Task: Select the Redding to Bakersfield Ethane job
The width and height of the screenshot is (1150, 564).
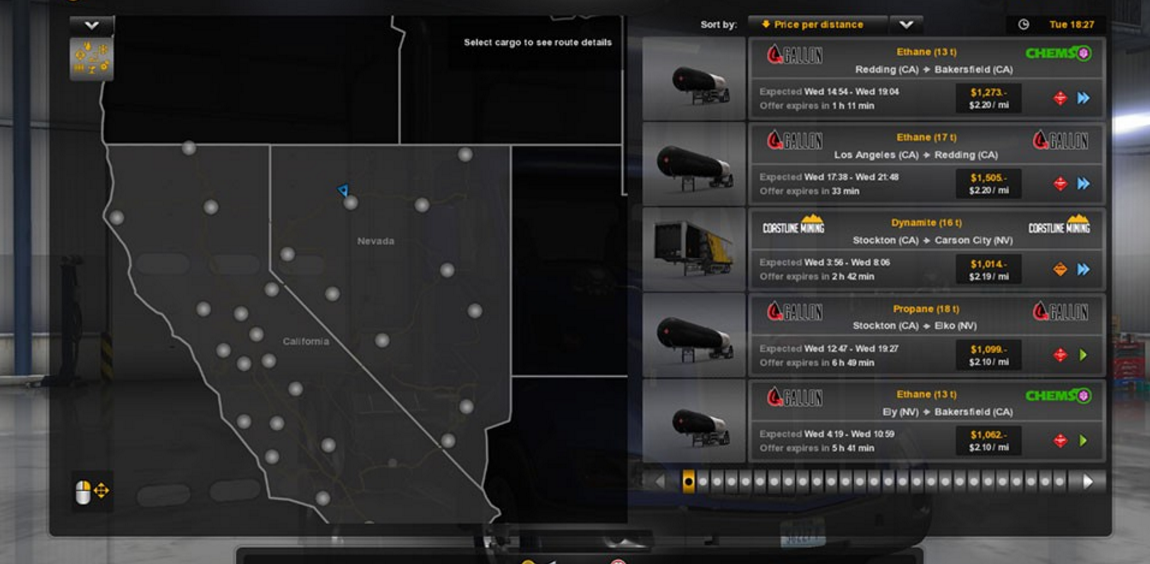Action: pos(925,78)
